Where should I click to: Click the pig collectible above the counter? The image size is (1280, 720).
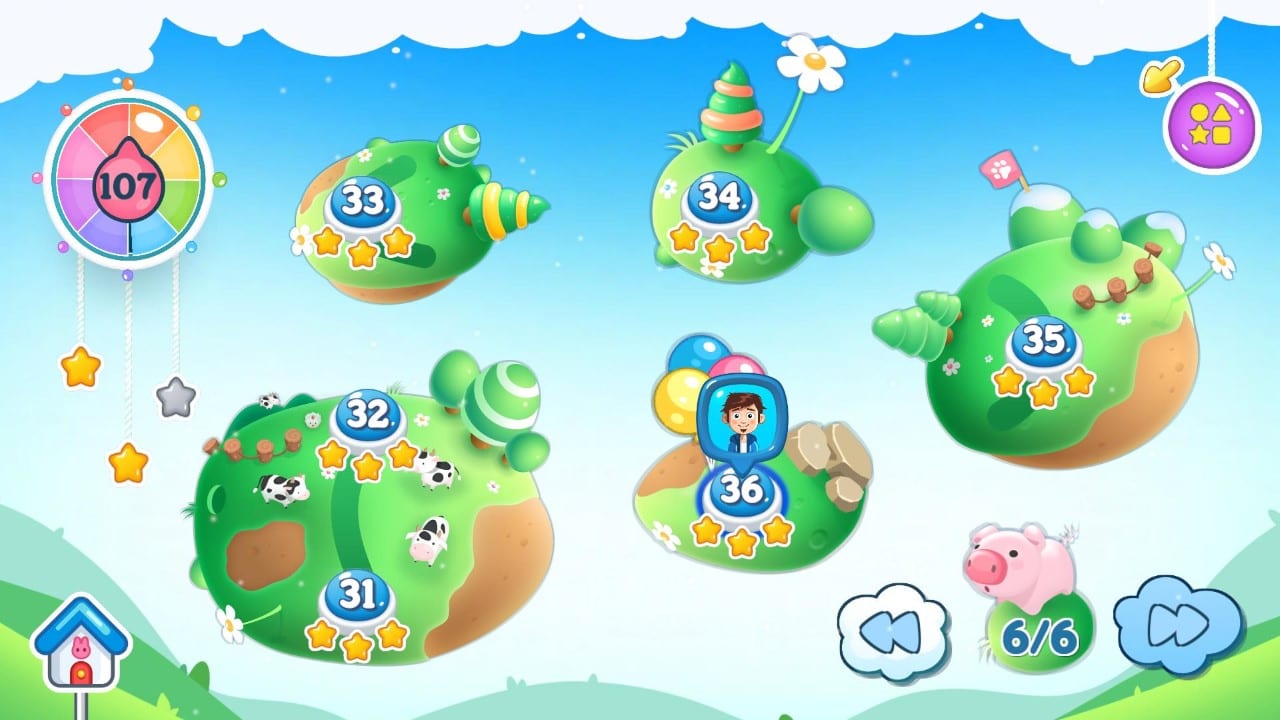(x=1024, y=560)
